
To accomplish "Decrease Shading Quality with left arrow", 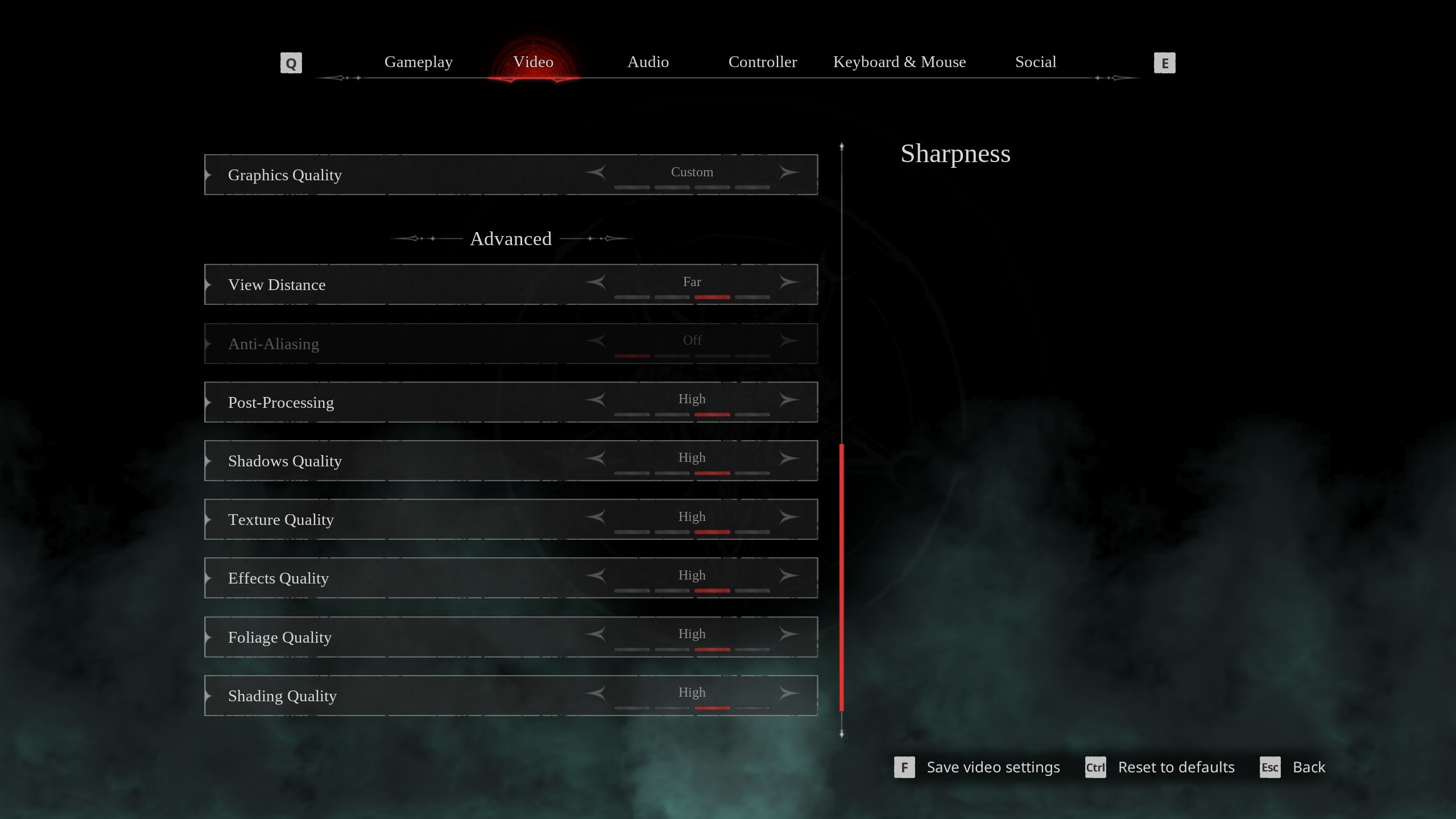I will (x=595, y=693).
